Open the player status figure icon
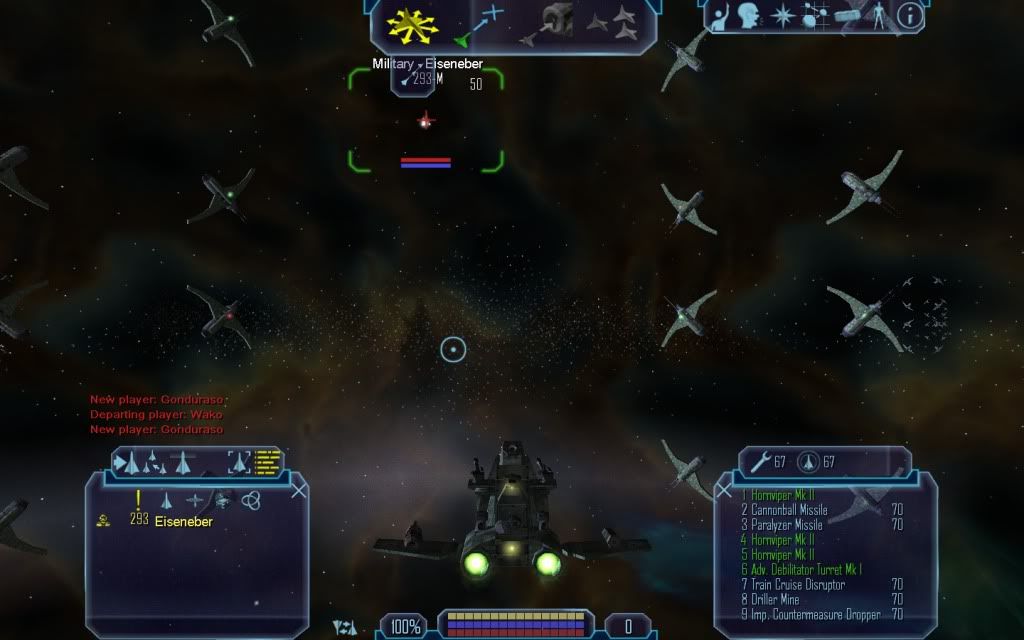 (878, 16)
